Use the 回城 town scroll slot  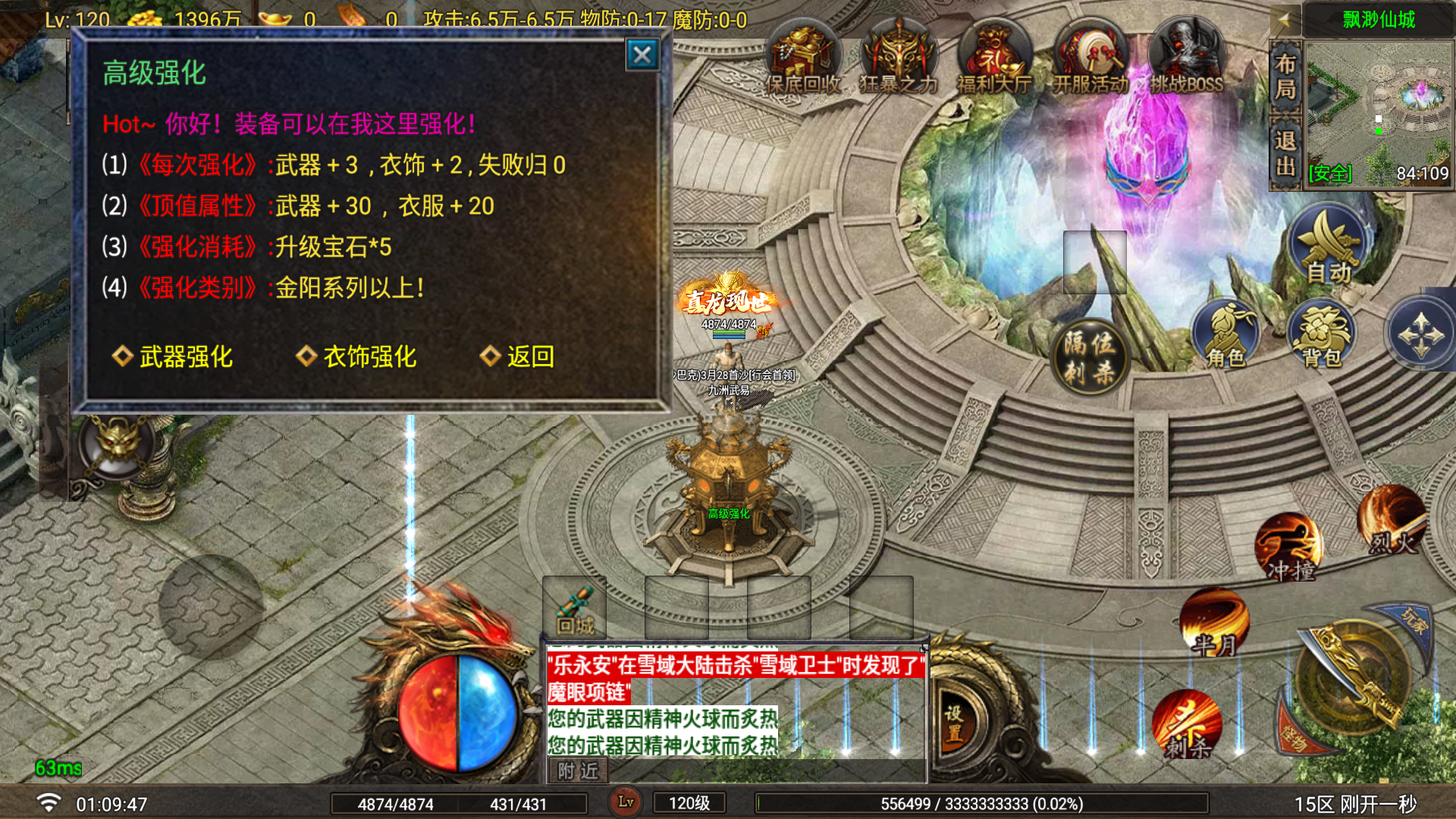click(574, 608)
